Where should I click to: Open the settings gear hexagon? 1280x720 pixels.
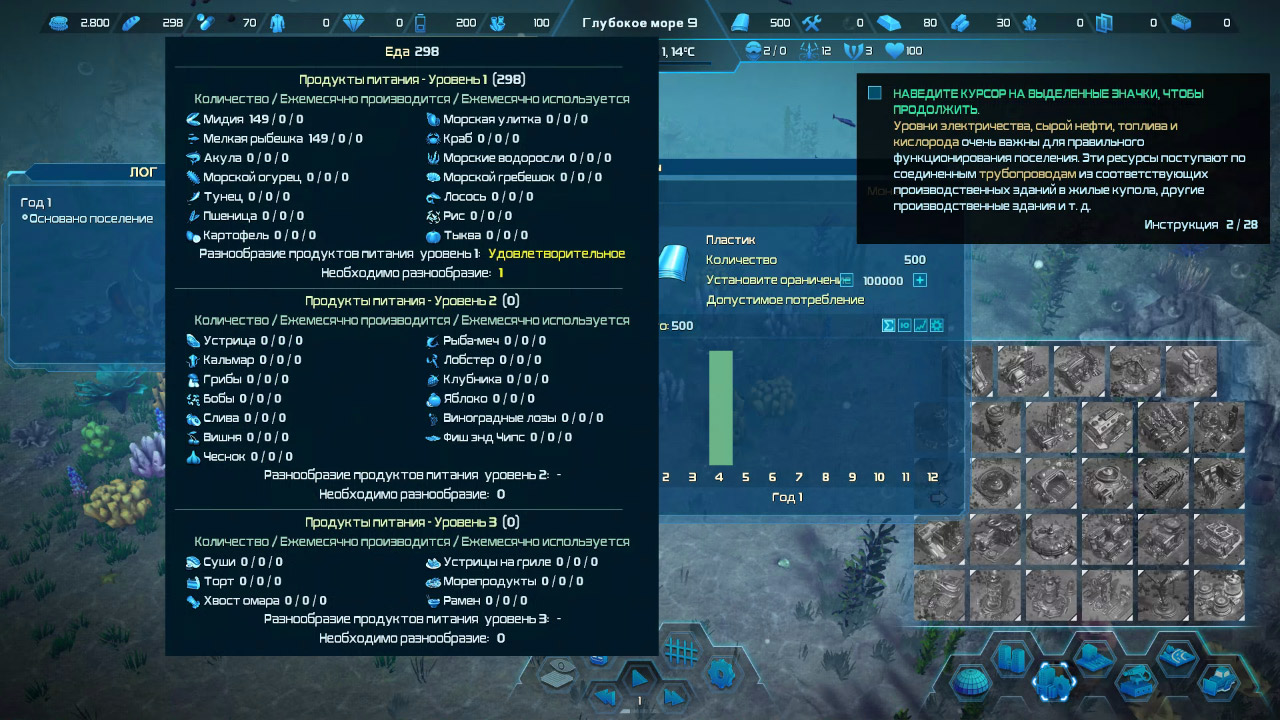721,673
